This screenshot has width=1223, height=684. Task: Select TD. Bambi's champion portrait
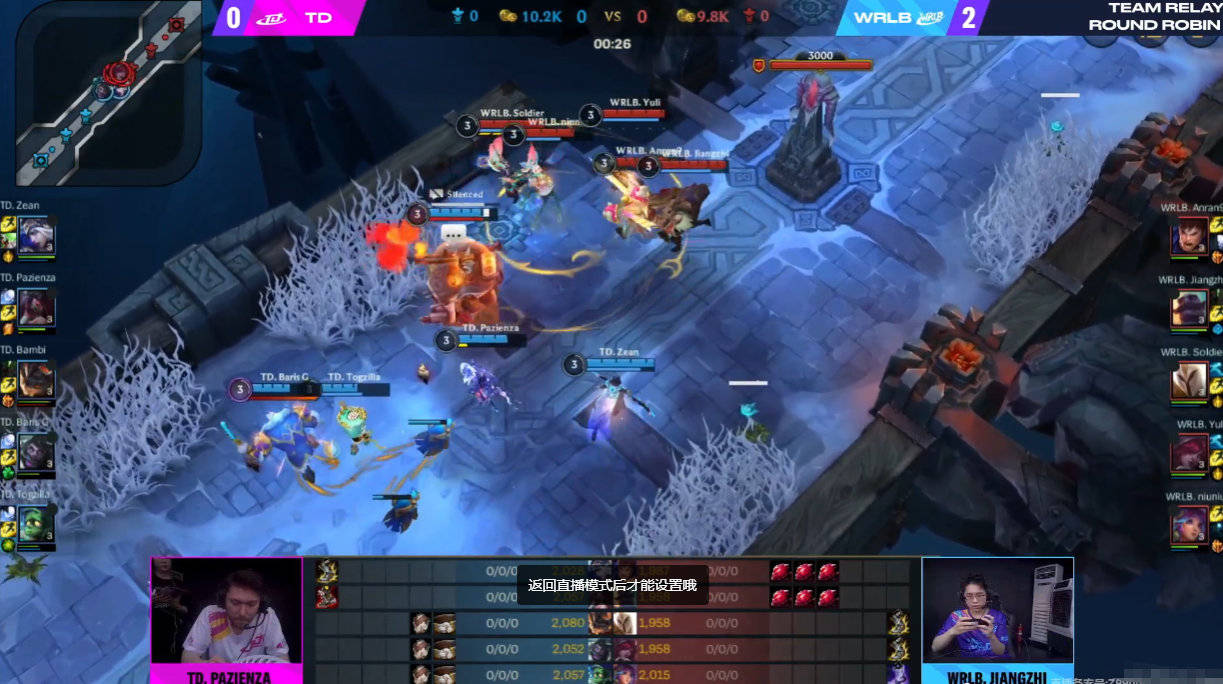(x=36, y=380)
